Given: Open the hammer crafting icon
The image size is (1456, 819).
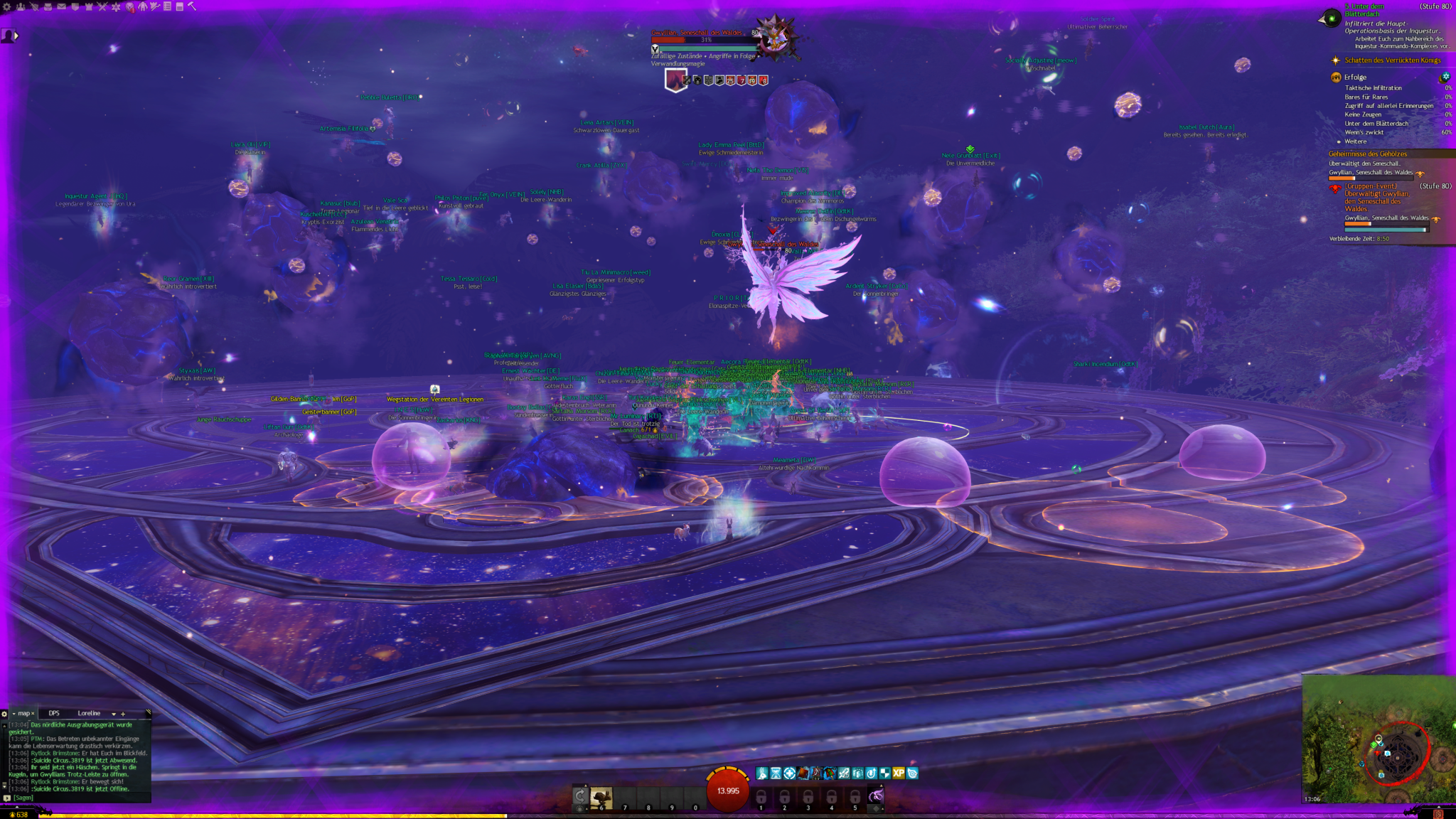Looking at the screenshot, I should click(192, 6).
